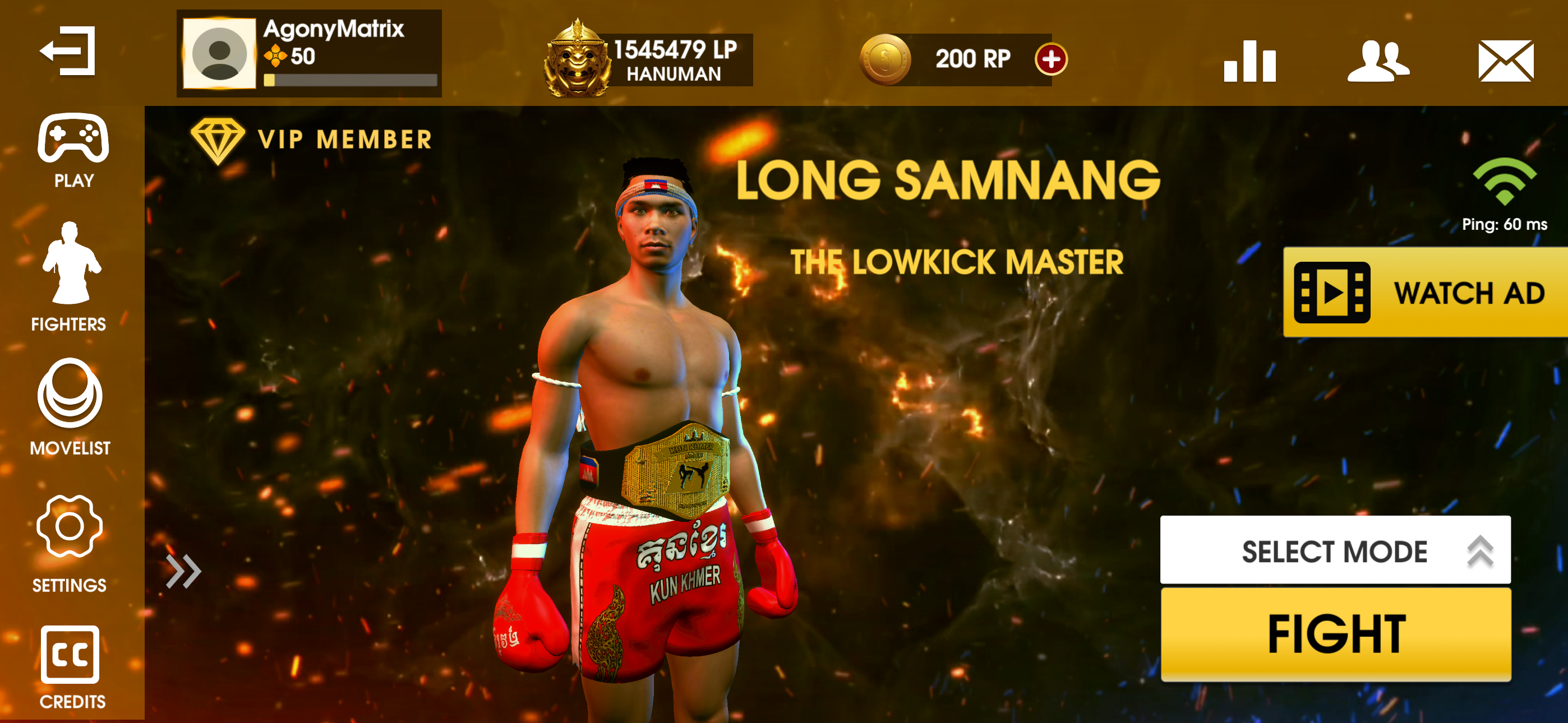Open the friends list icon
The width and height of the screenshot is (1568, 723).
pos(1377,61)
